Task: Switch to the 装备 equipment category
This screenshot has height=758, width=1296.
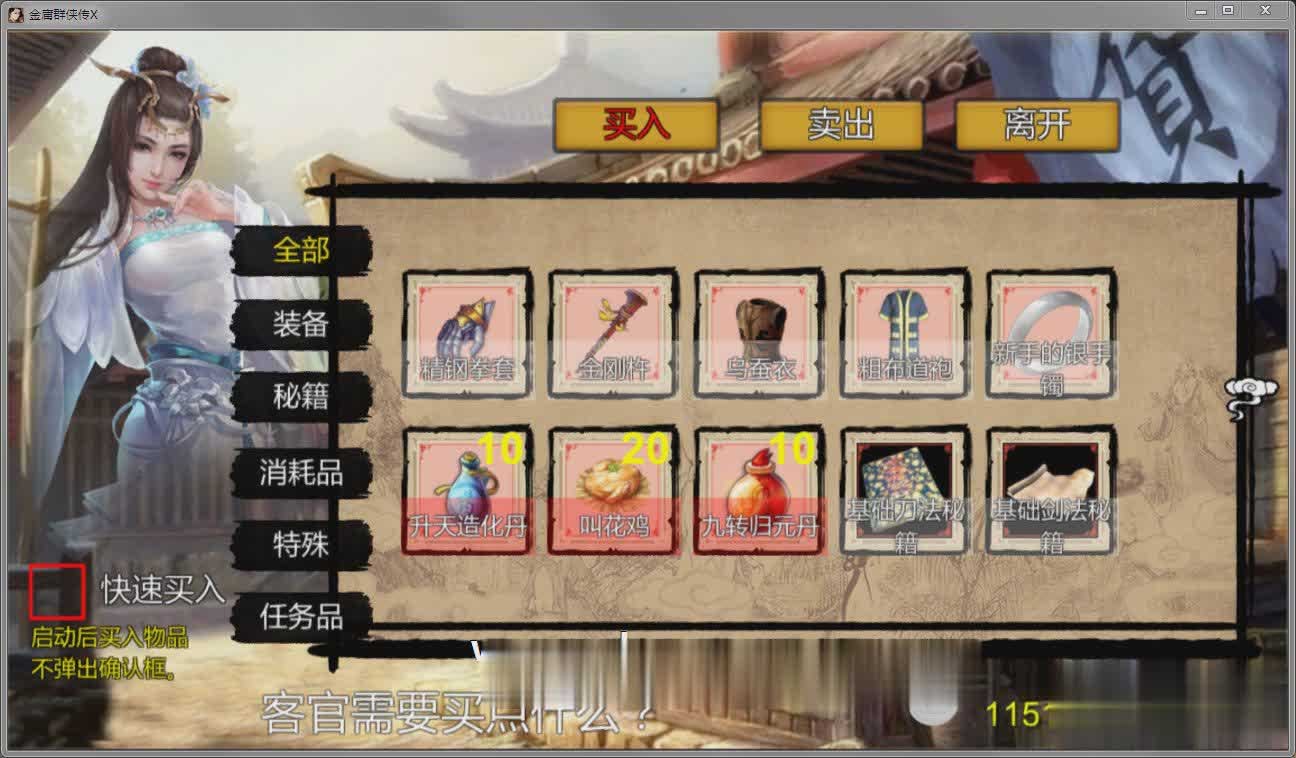Action: point(302,324)
